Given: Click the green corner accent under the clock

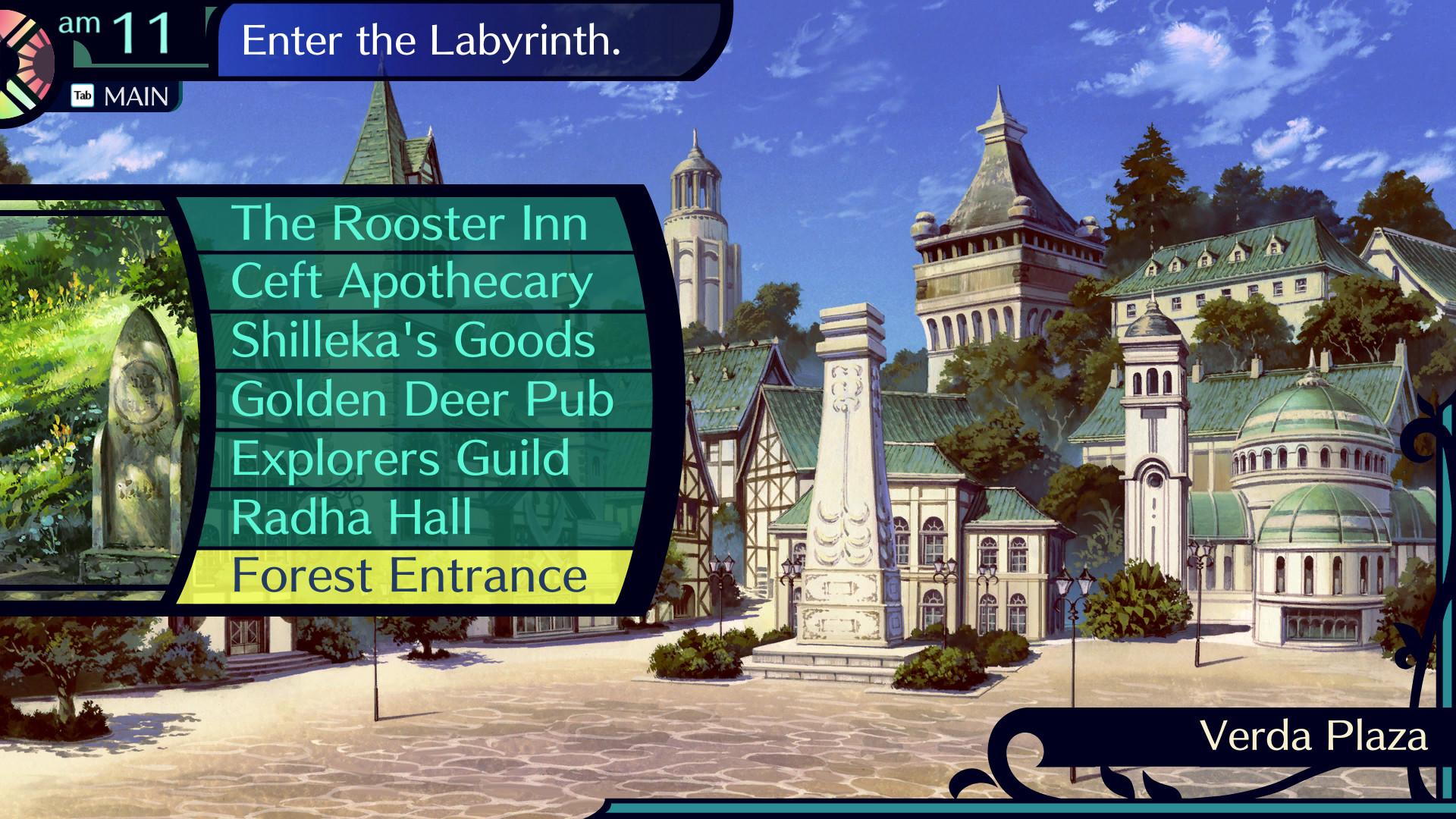Looking at the screenshot, I should 80,53.
